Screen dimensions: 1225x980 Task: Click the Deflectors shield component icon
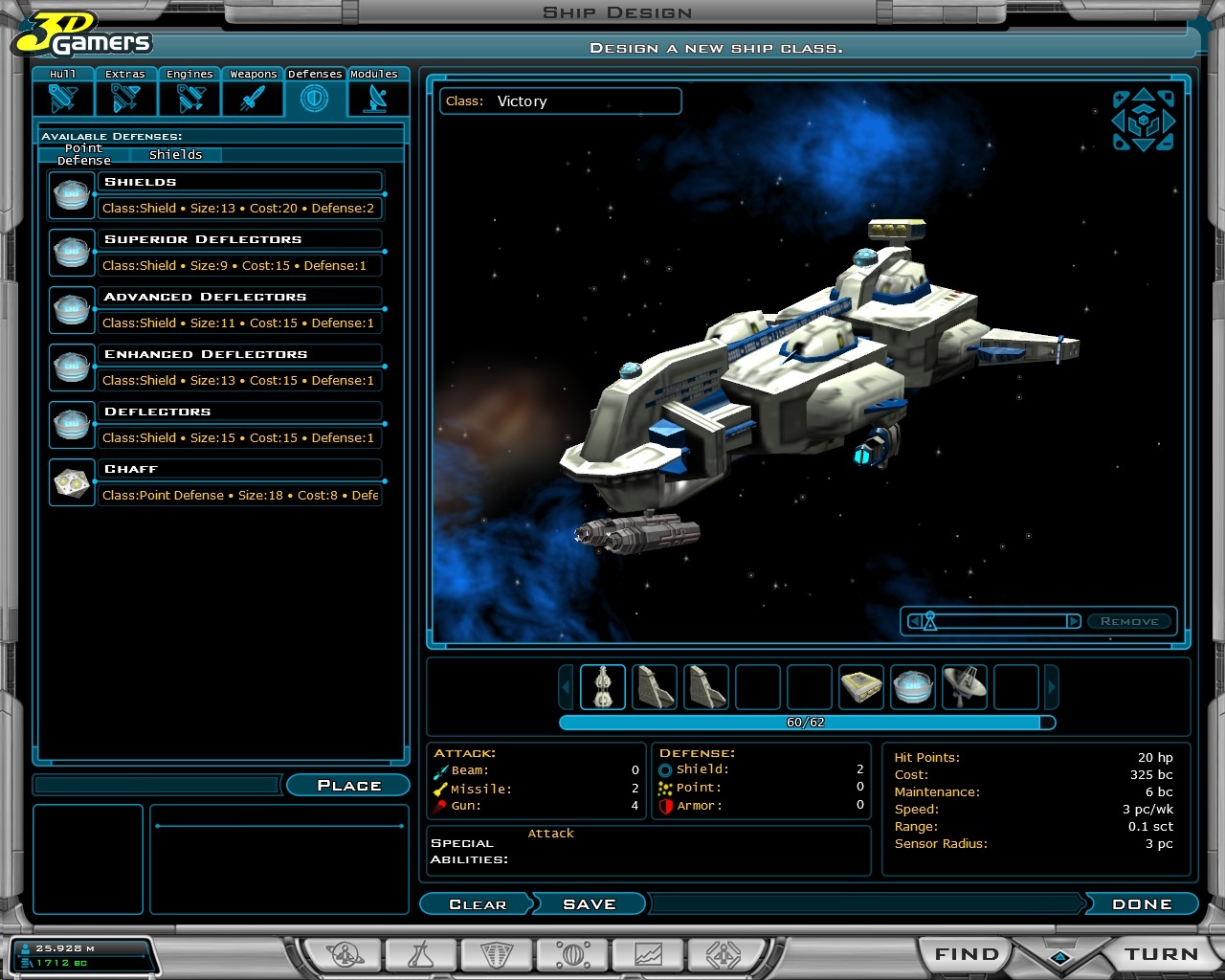tap(71, 424)
